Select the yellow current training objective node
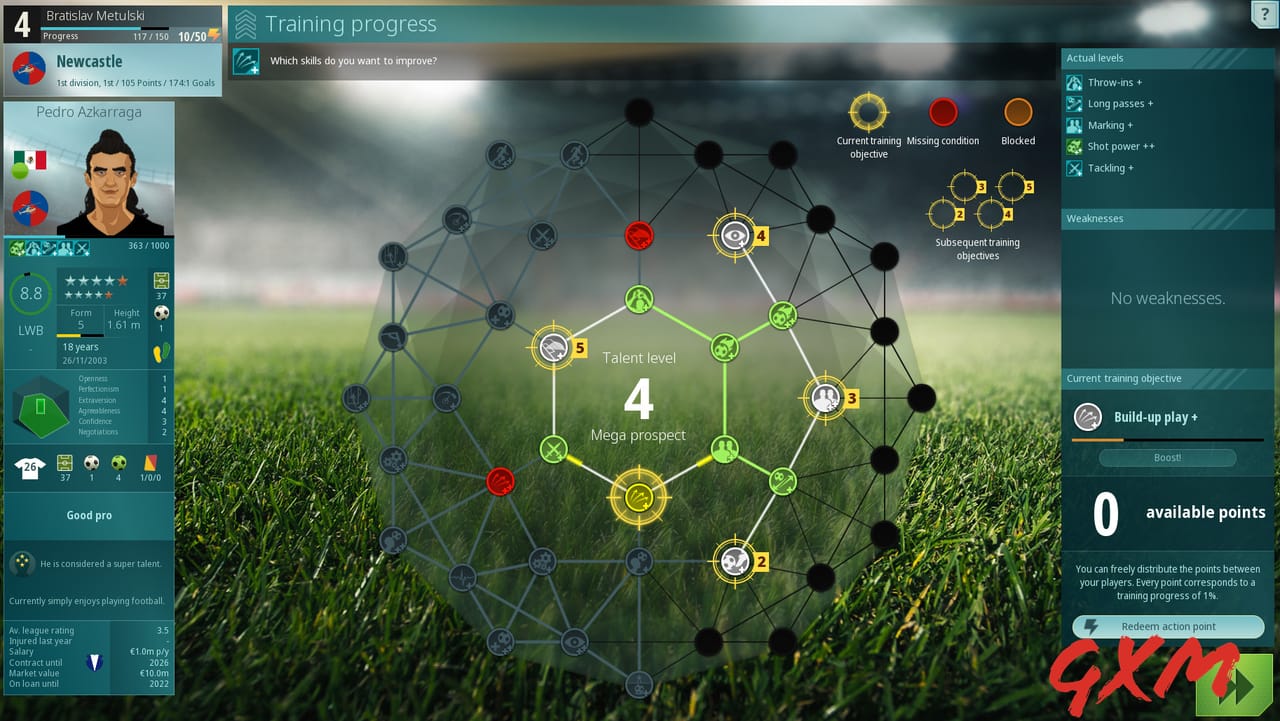 tap(639, 498)
